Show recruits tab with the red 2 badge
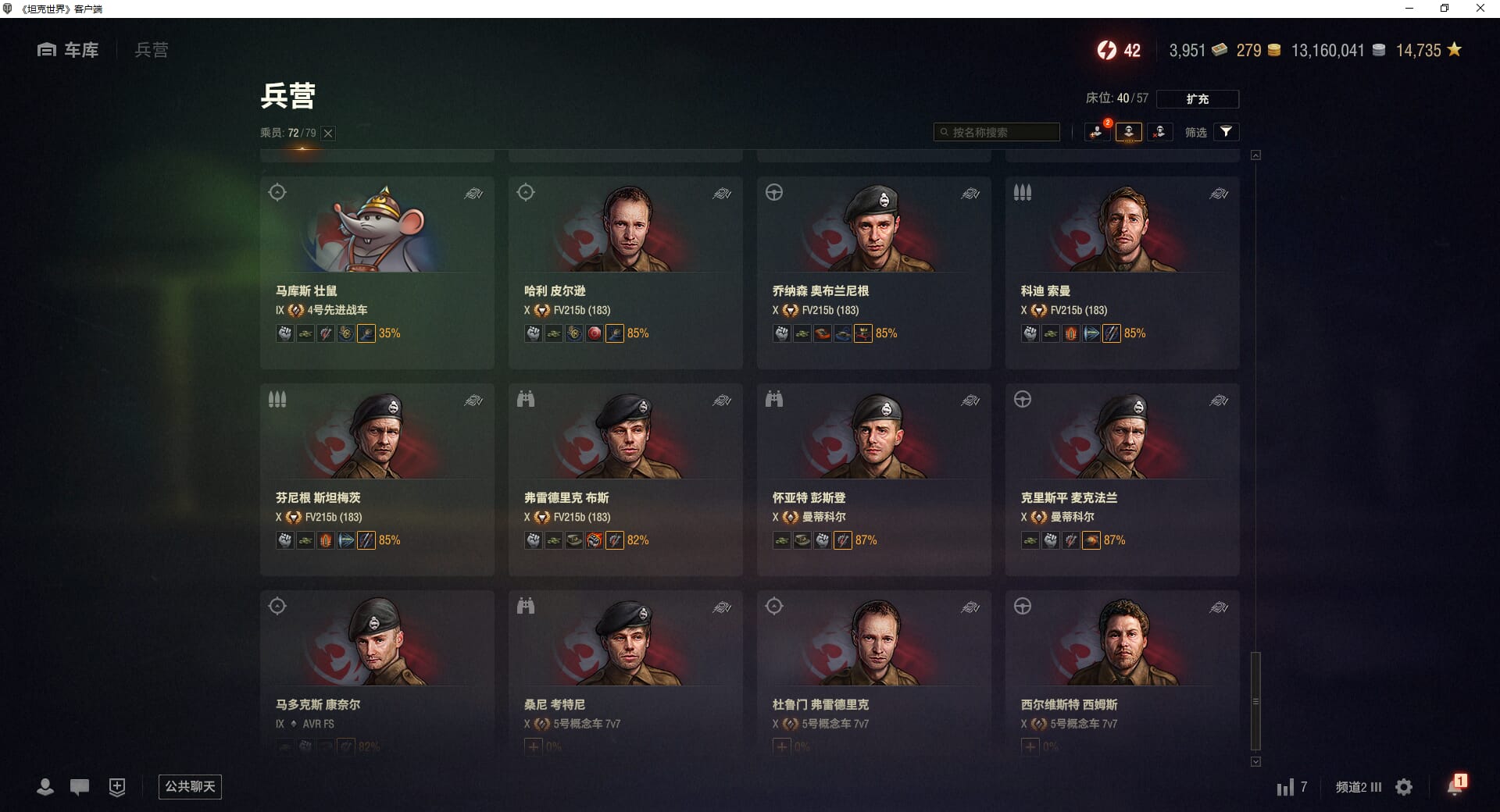Screen dimensions: 1500x812 click(1097, 132)
